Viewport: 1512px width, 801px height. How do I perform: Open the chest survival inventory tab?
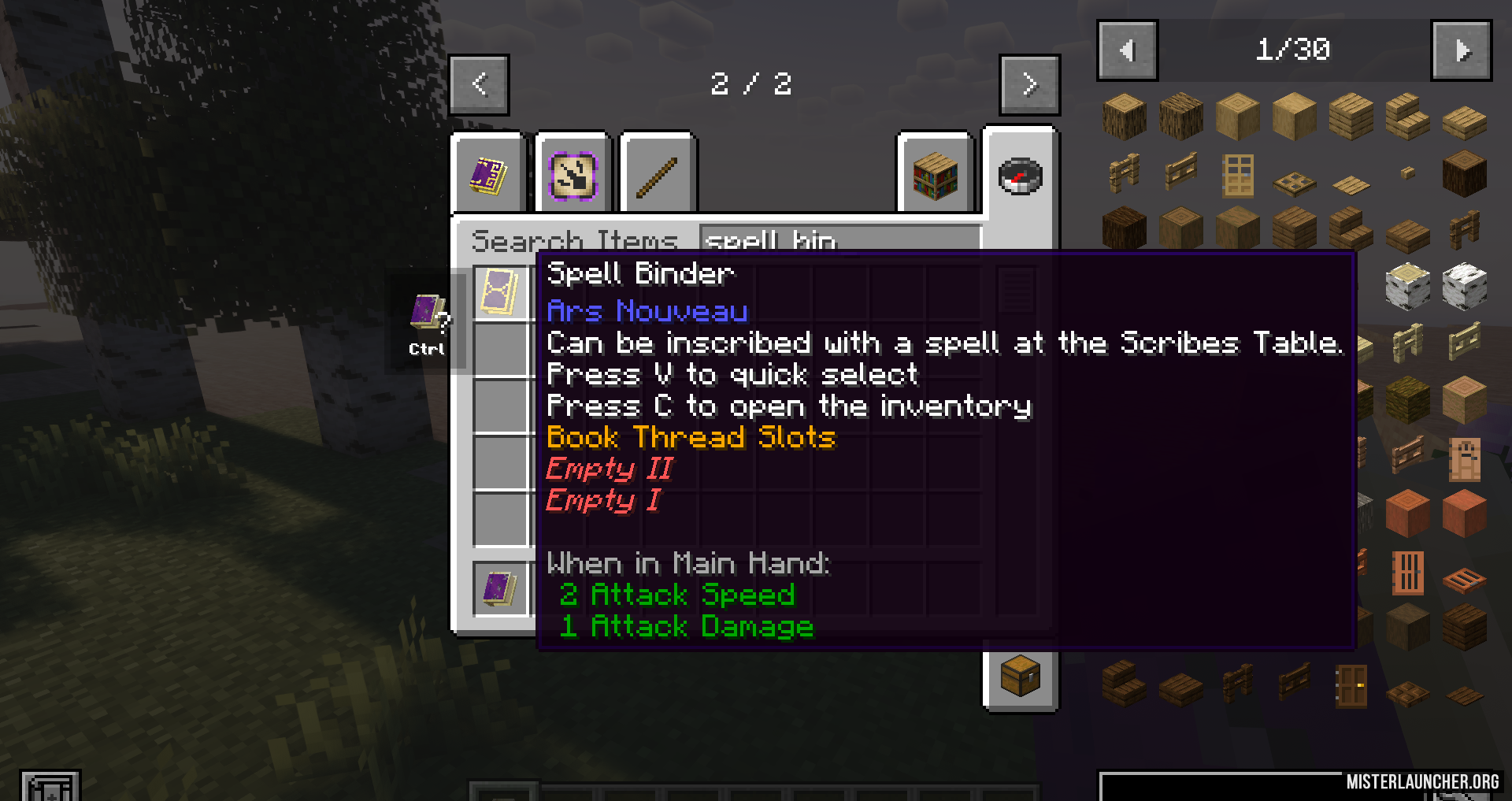click(x=1020, y=676)
